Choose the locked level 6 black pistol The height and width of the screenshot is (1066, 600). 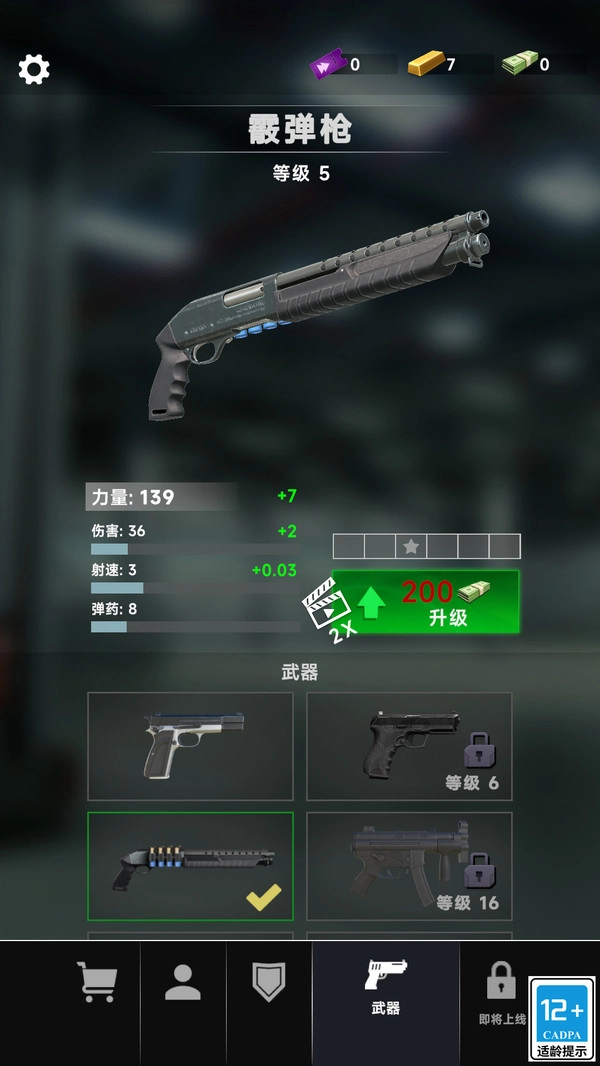[409, 746]
